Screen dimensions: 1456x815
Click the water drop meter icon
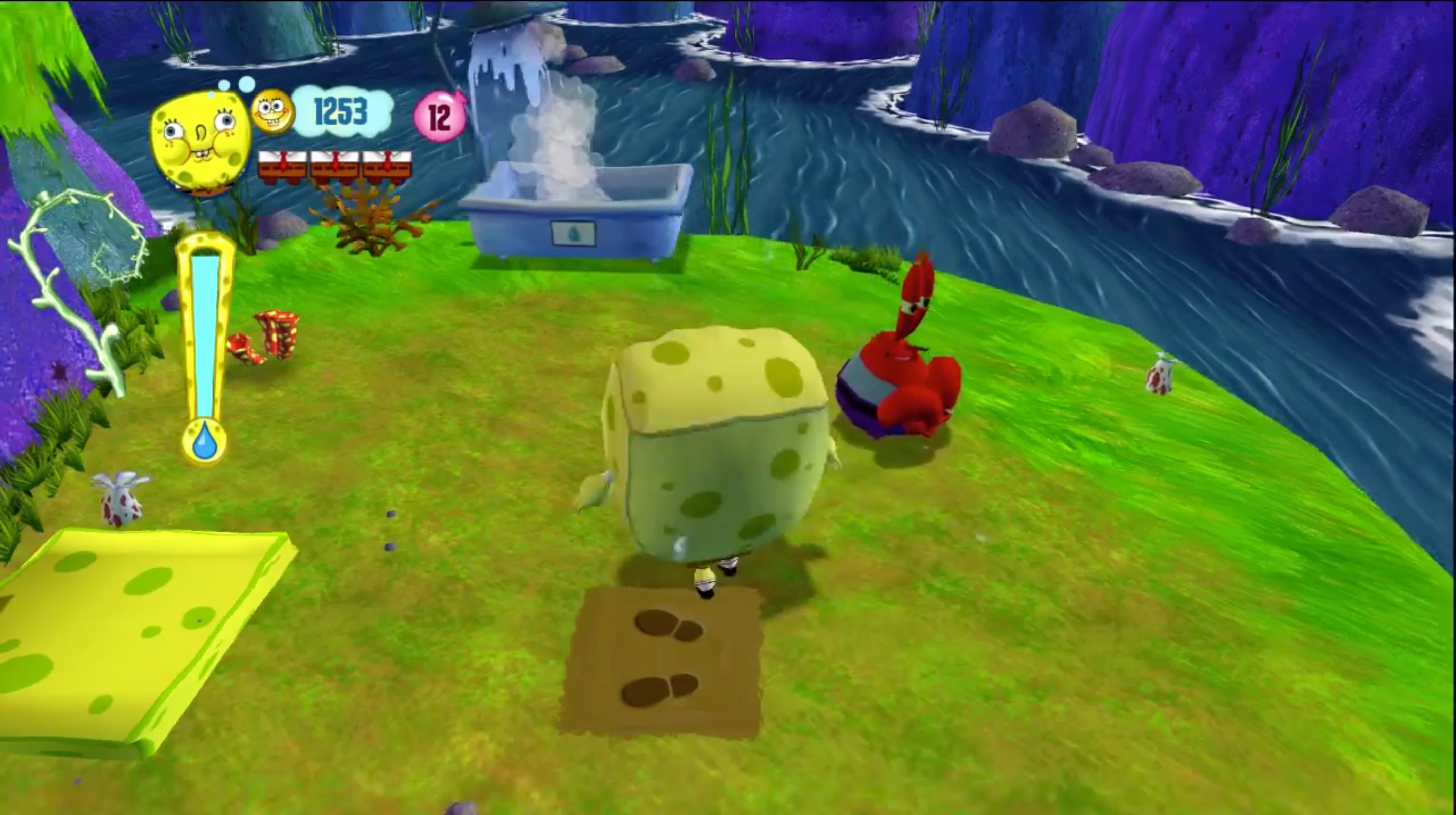tap(205, 441)
